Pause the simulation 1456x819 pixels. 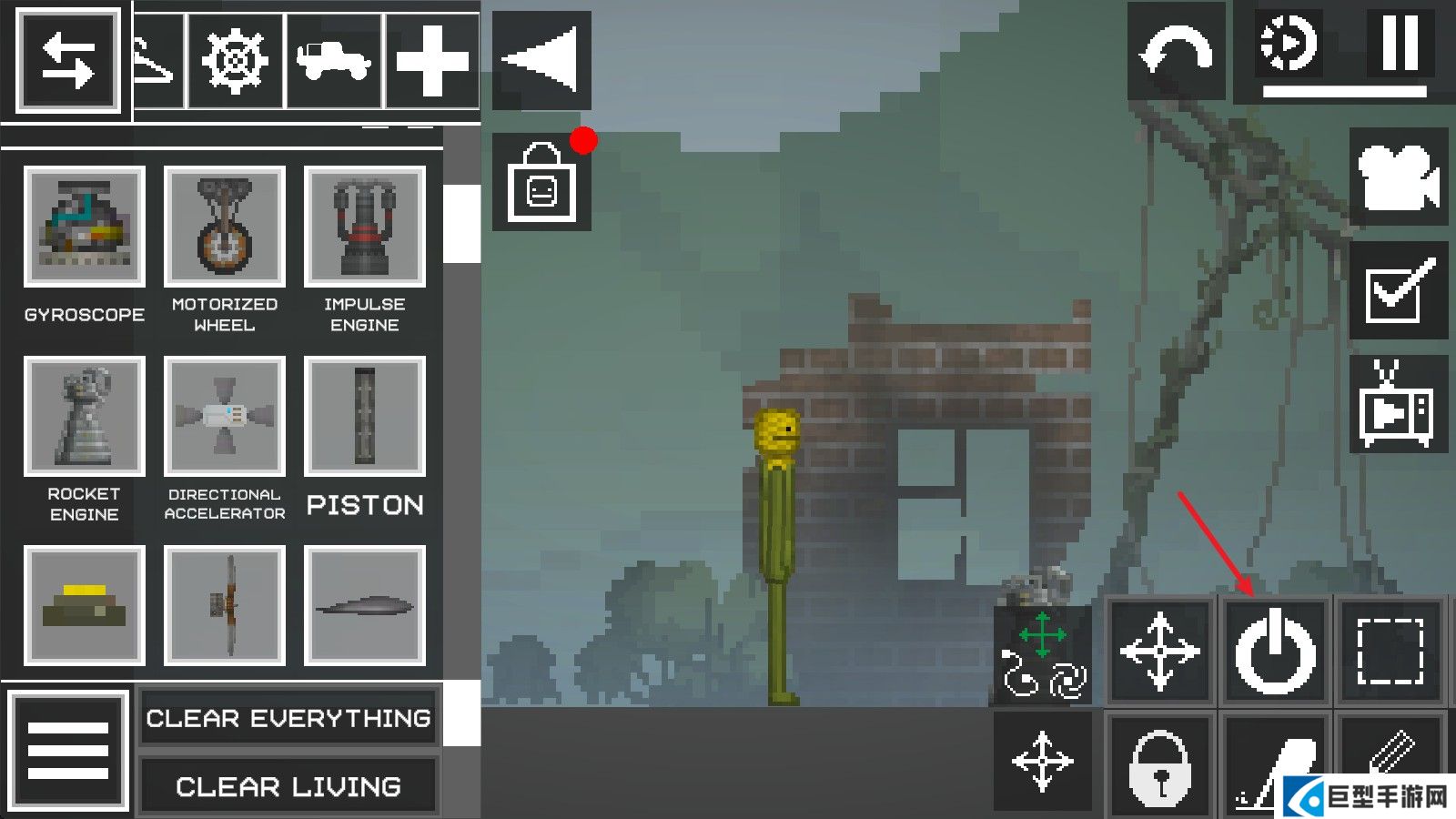tap(1400, 42)
